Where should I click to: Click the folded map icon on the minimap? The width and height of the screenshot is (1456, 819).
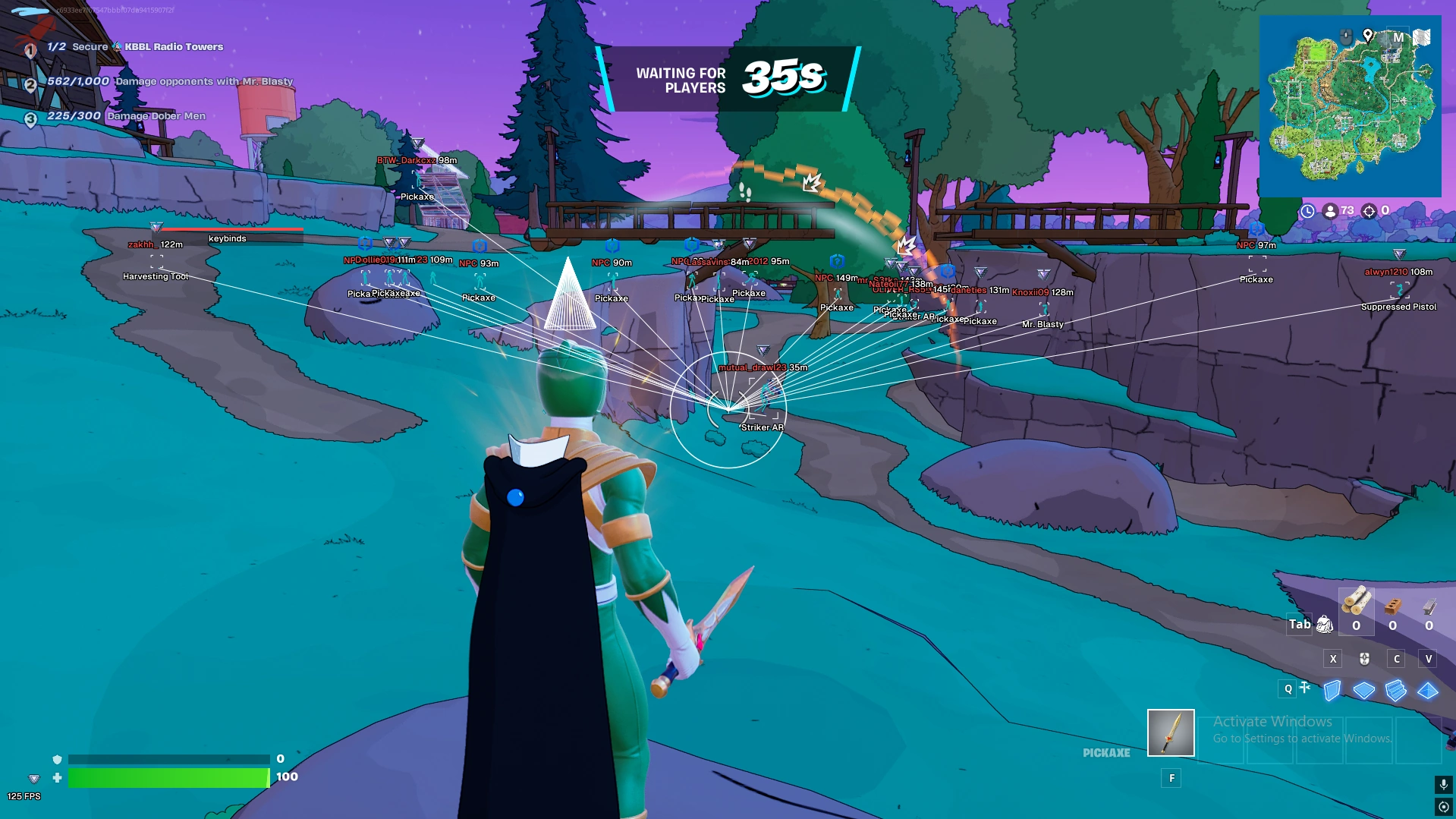[x=1421, y=37]
